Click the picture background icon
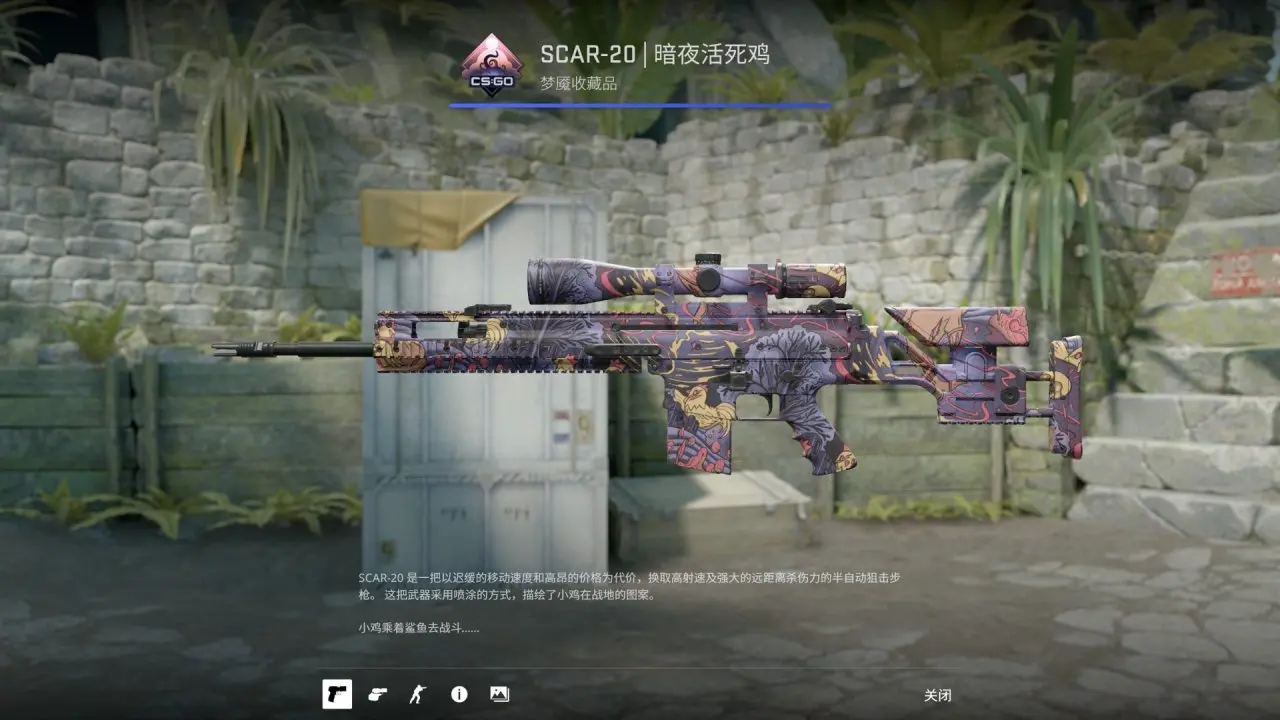 (x=499, y=694)
